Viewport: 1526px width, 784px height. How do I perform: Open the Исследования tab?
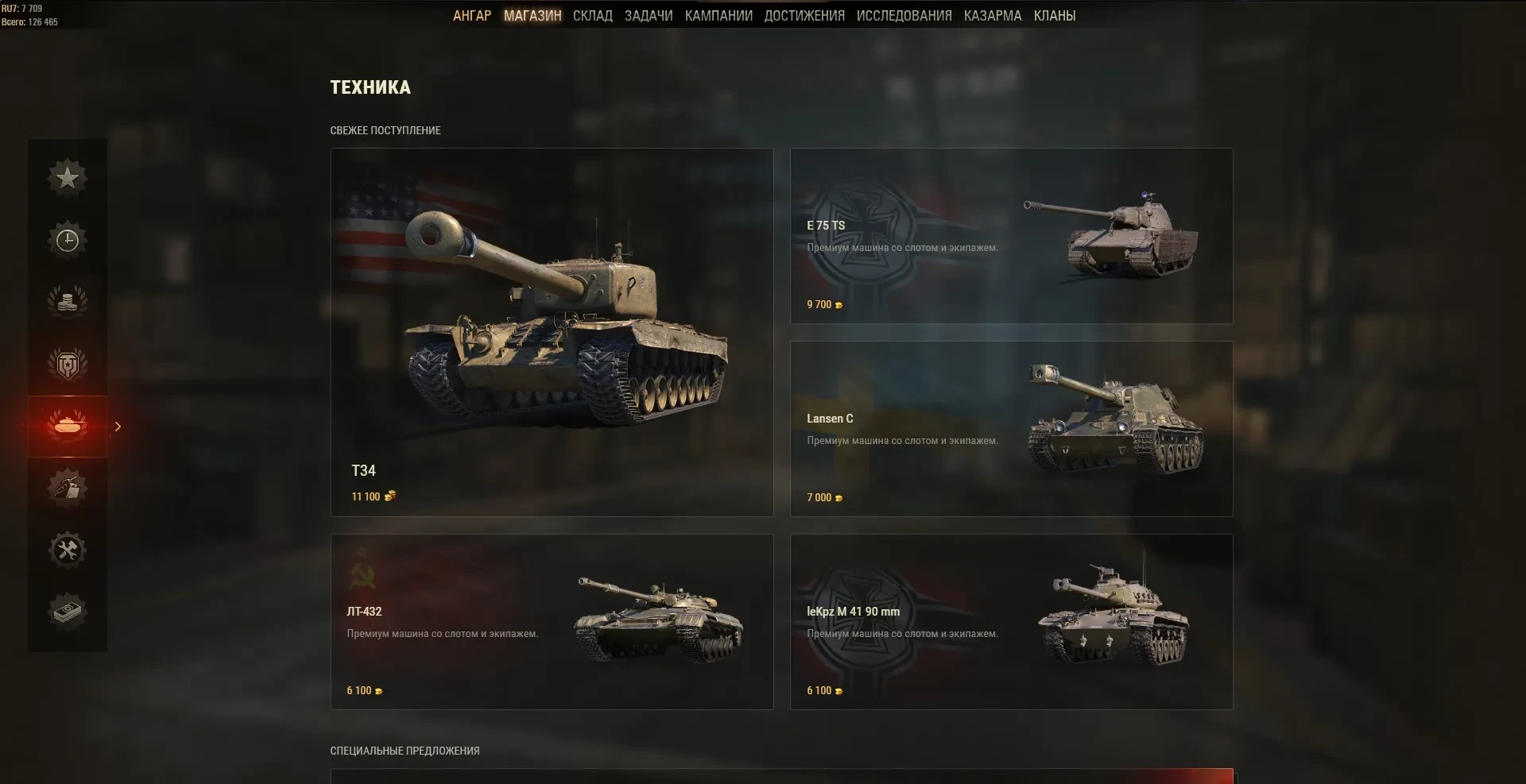(904, 16)
